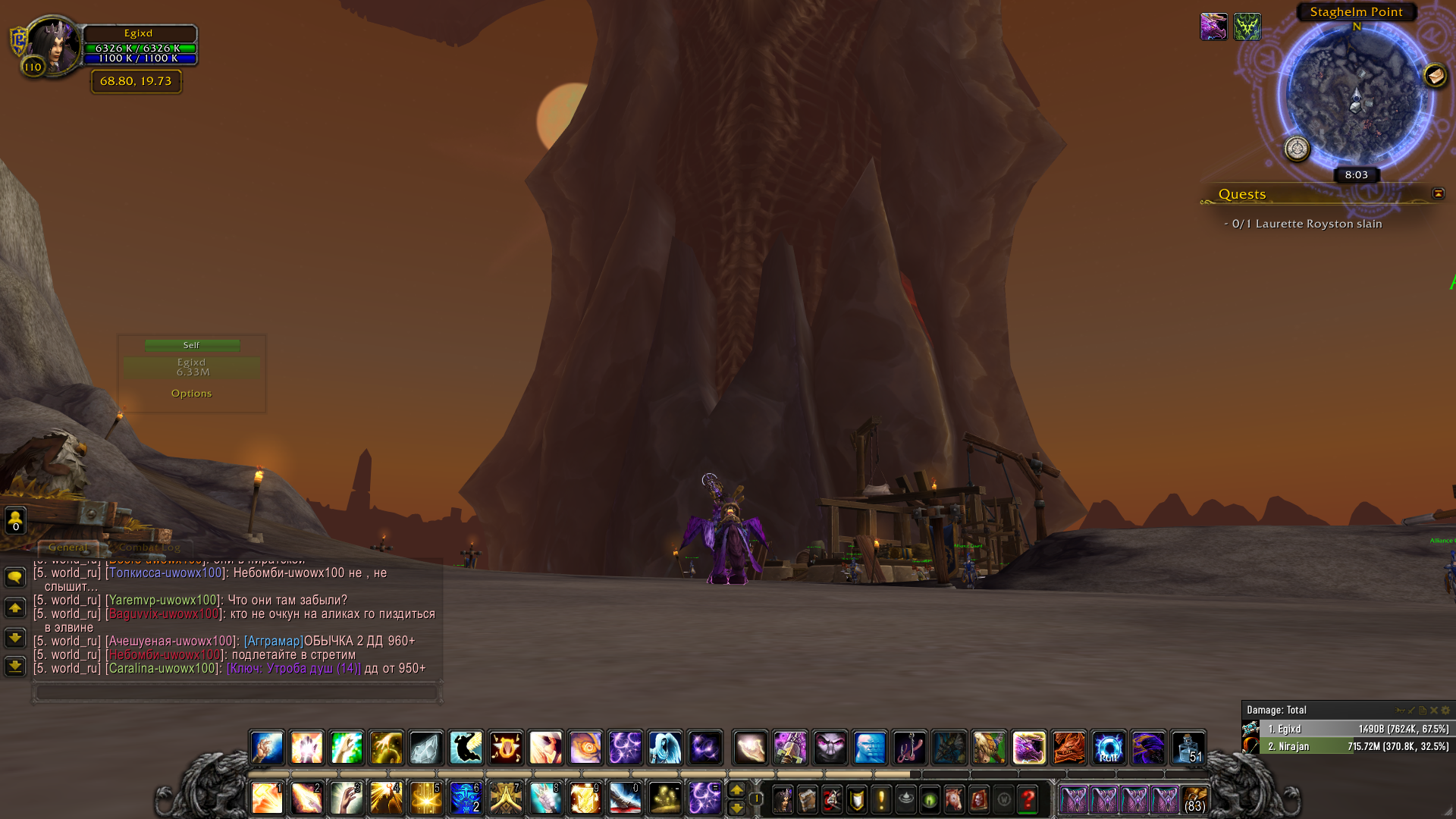Summon the orange dragon mount

point(1068,748)
